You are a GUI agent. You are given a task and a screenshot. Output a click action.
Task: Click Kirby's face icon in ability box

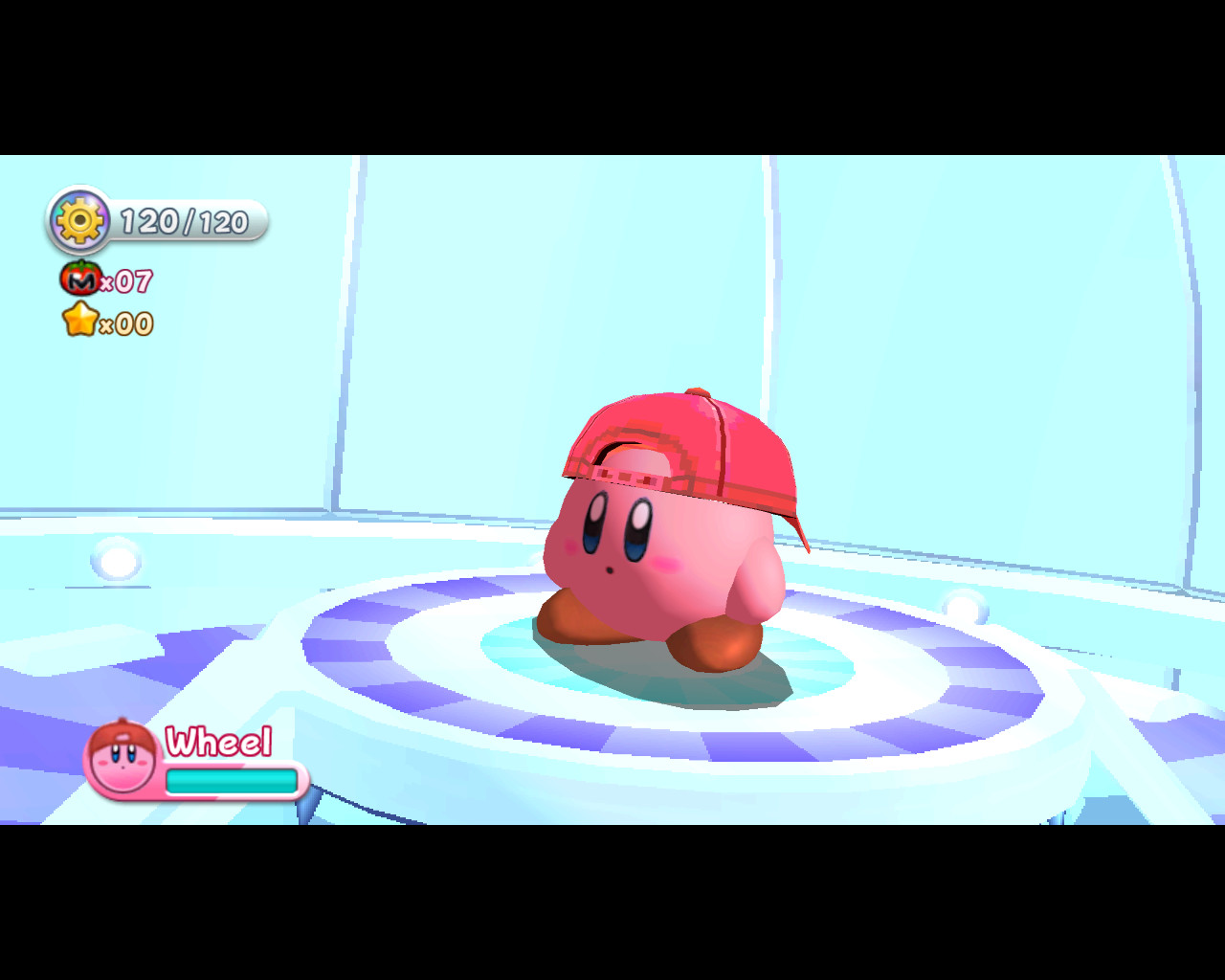click(x=121, y=759)
